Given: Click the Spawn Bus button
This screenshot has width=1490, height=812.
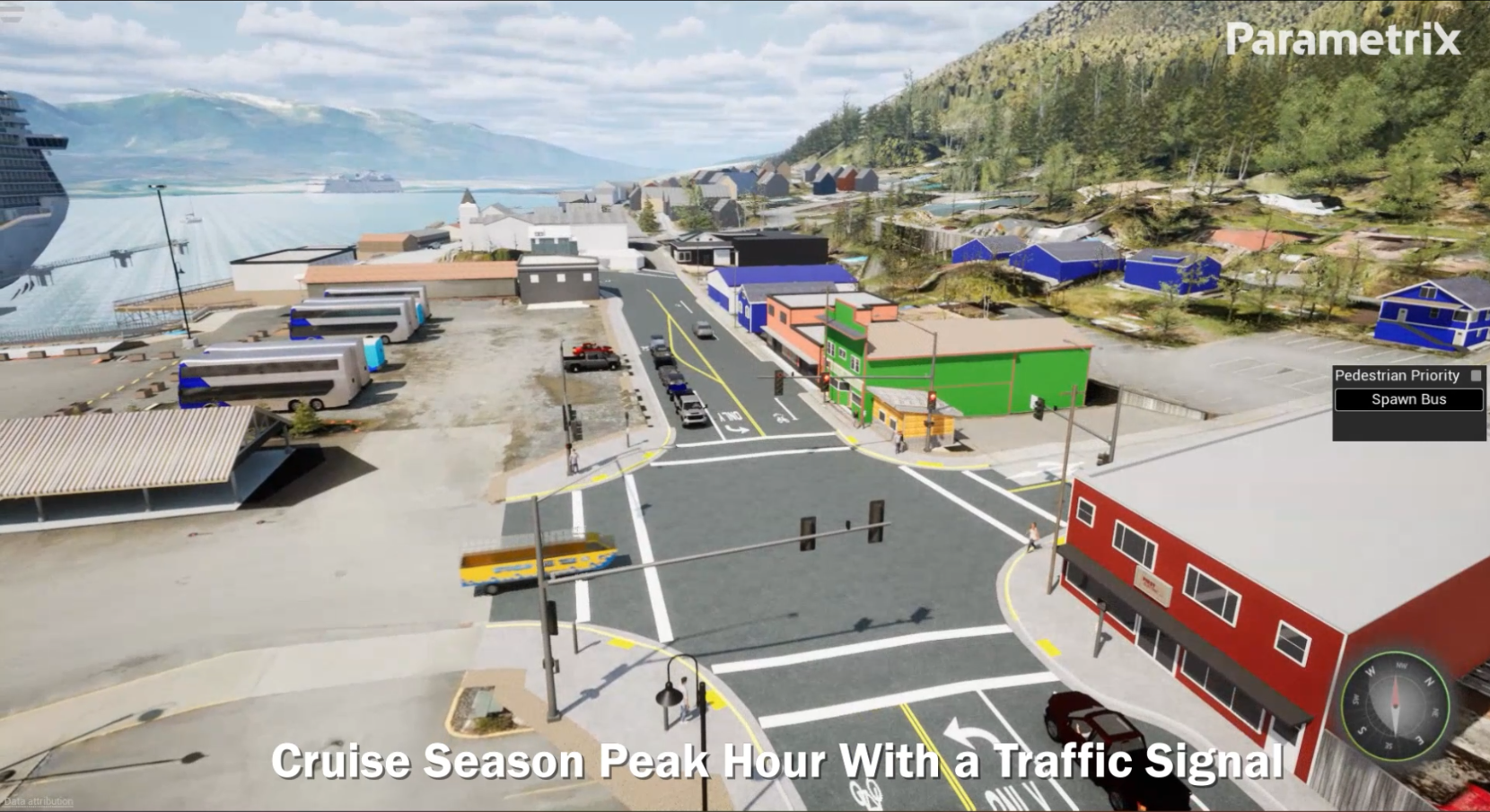Looking at the screenshot, I should (1408, 400).
